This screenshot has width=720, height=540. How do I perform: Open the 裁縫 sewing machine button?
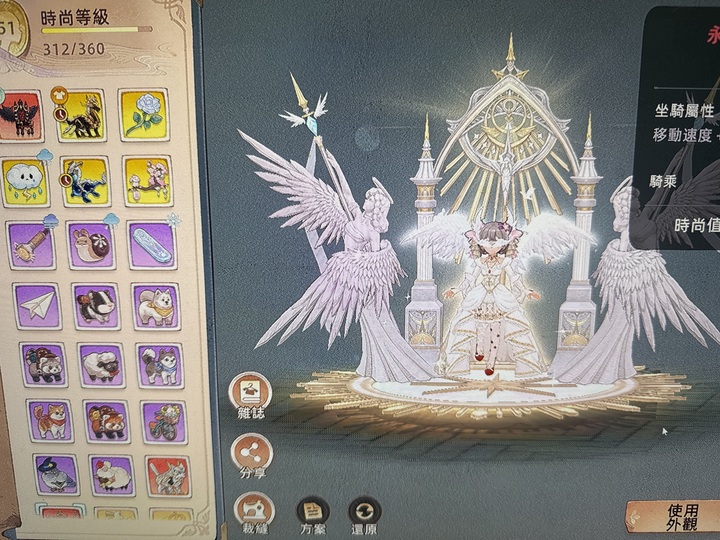253,512
